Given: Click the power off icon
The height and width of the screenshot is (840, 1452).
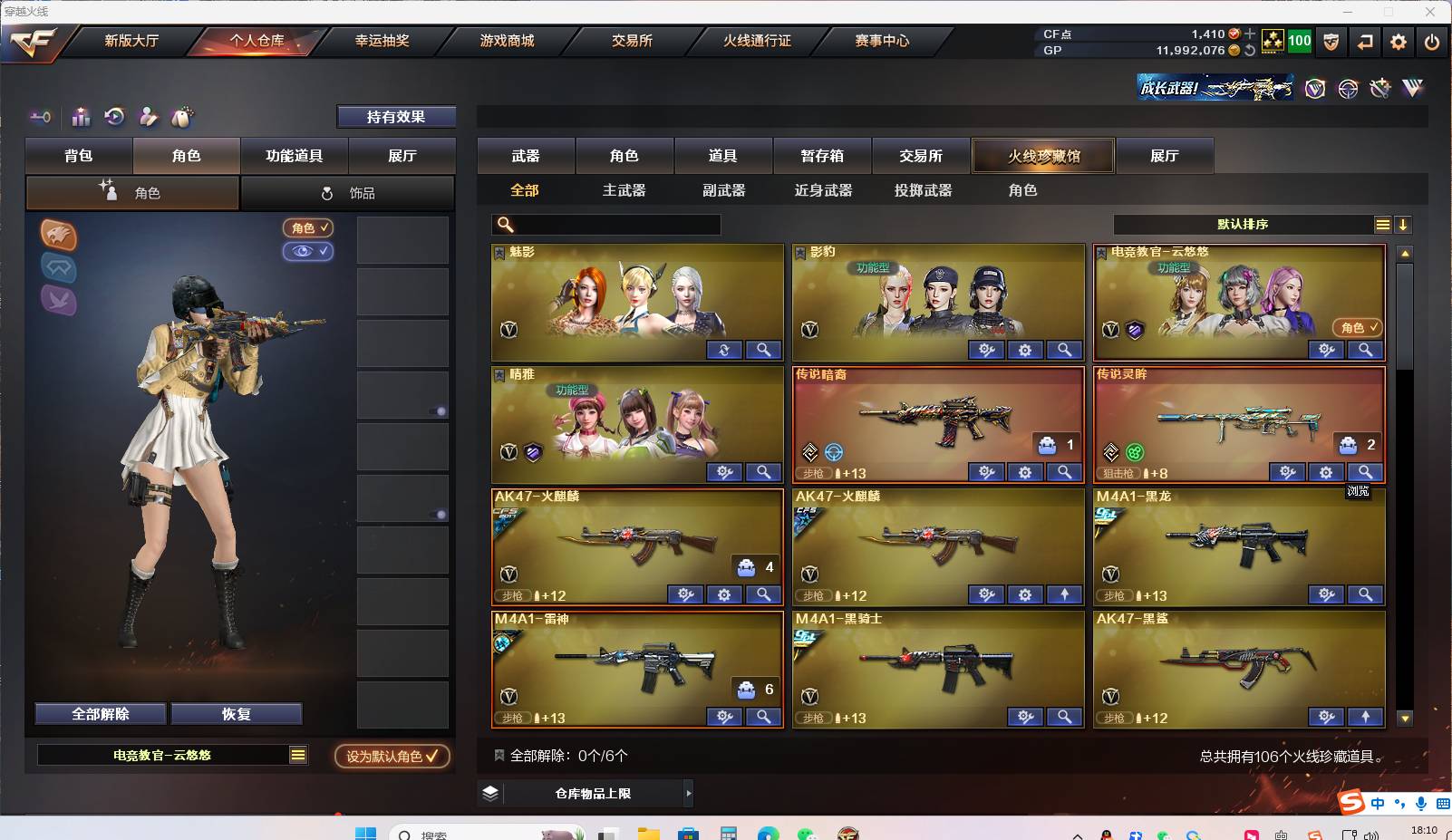Looking at the screenshot, I should click(x=1433, y=42).
